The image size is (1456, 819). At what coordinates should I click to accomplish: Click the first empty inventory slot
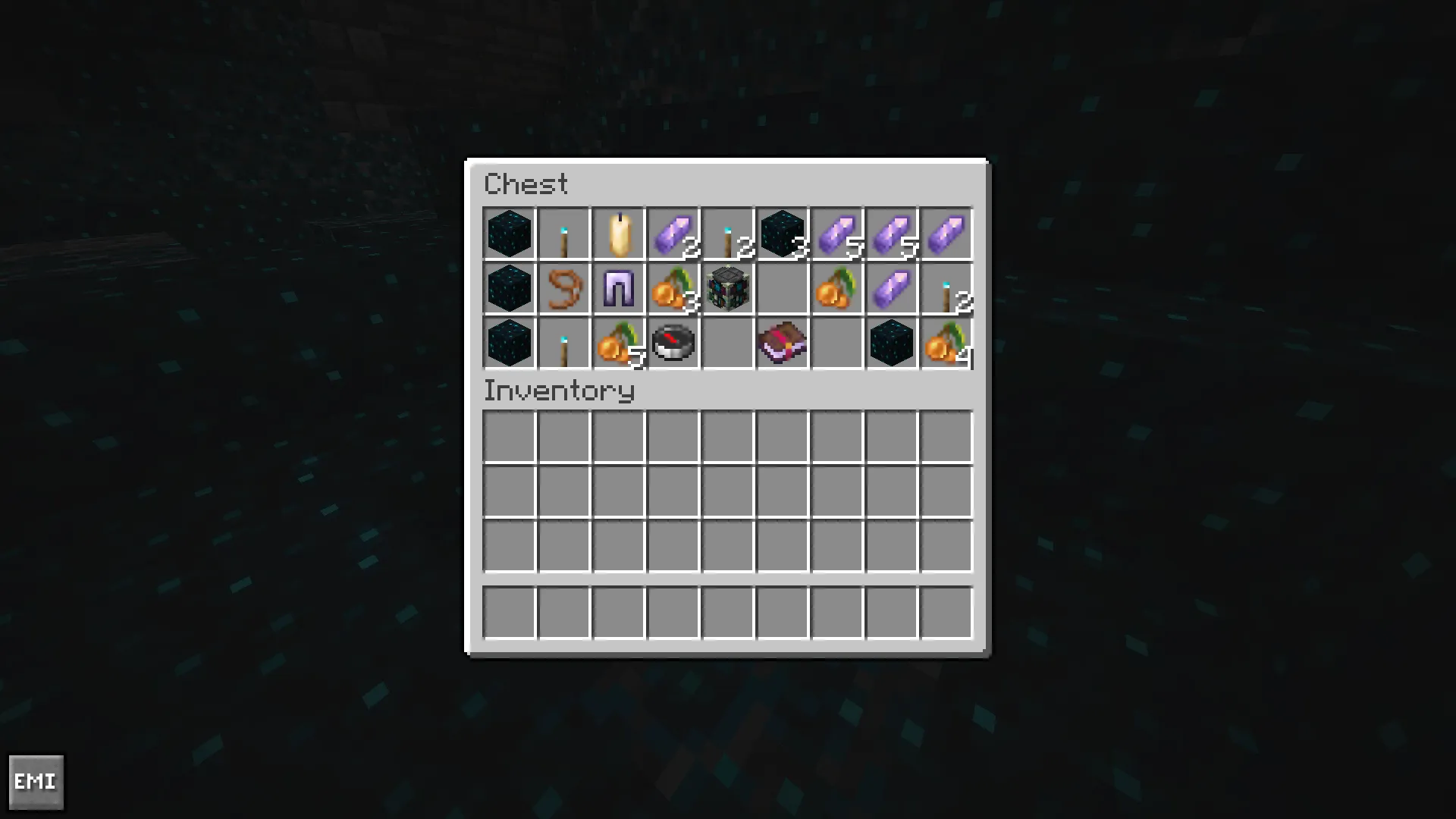tap(509, 436)
